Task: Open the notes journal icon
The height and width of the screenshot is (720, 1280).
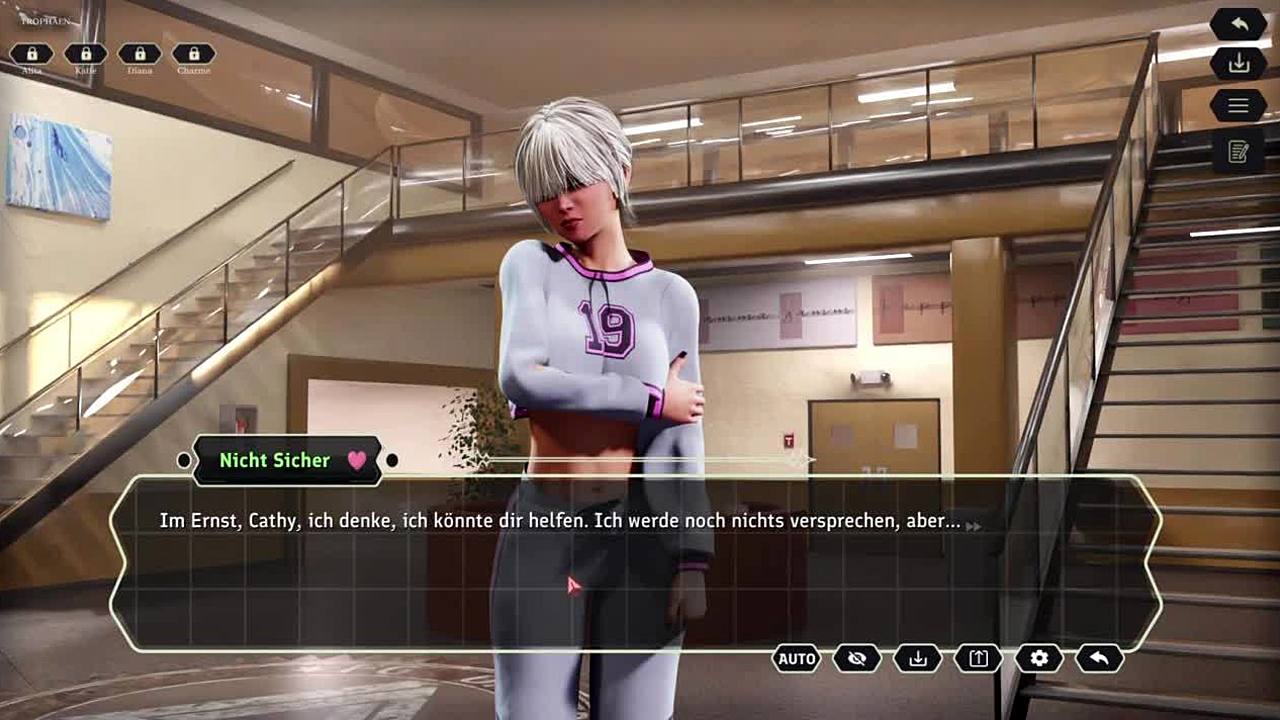Action: tap(1238, 152)
